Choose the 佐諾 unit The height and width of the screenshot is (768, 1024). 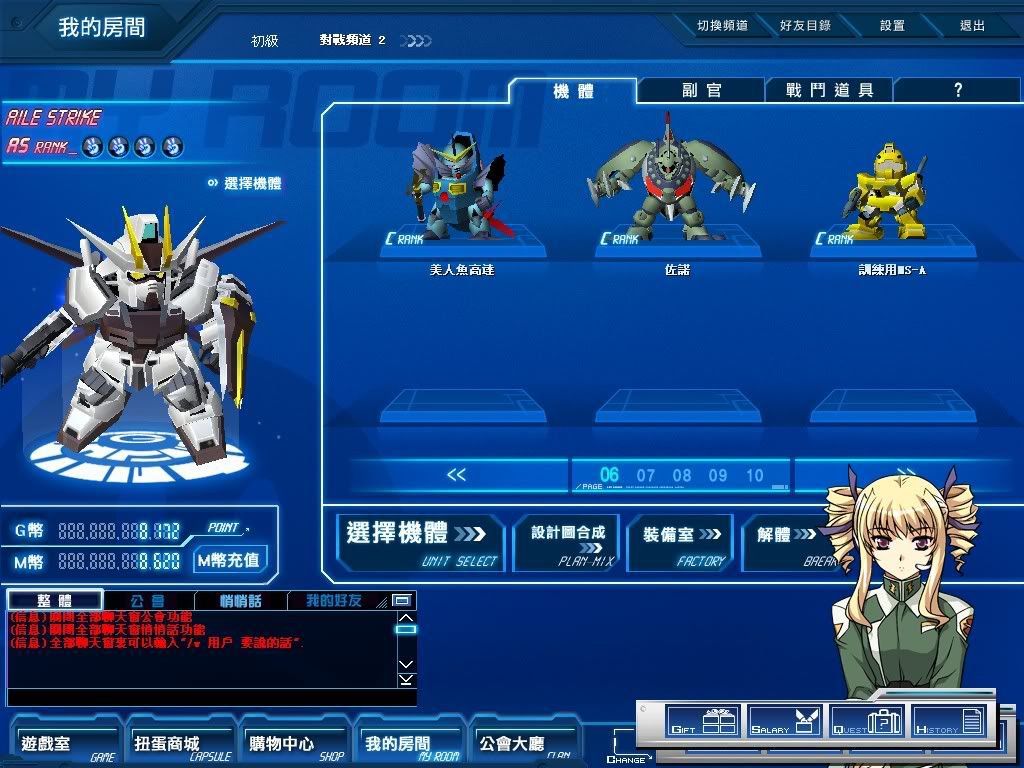677,185
